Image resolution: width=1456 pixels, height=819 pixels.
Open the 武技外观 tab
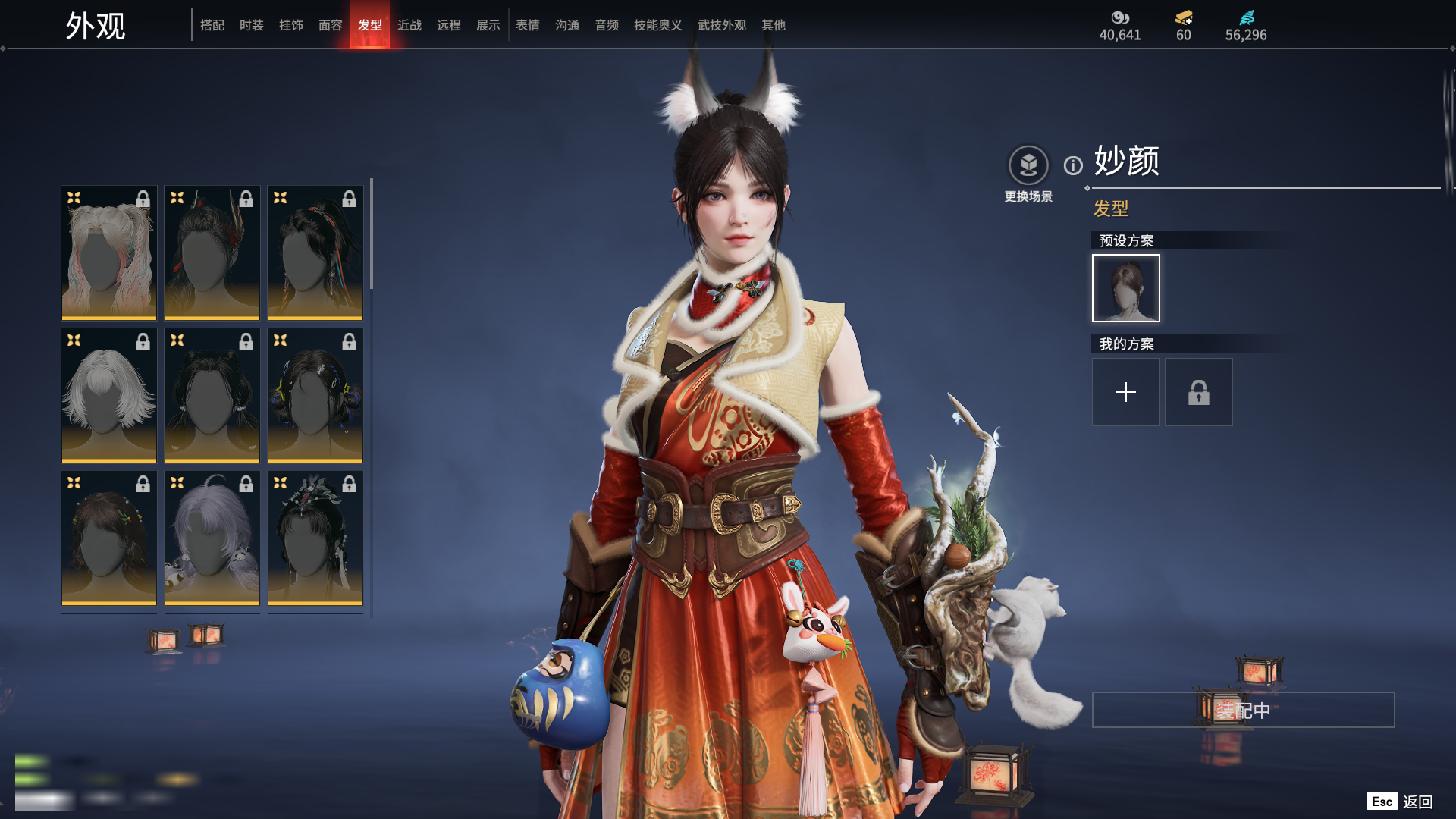[722, 25]
